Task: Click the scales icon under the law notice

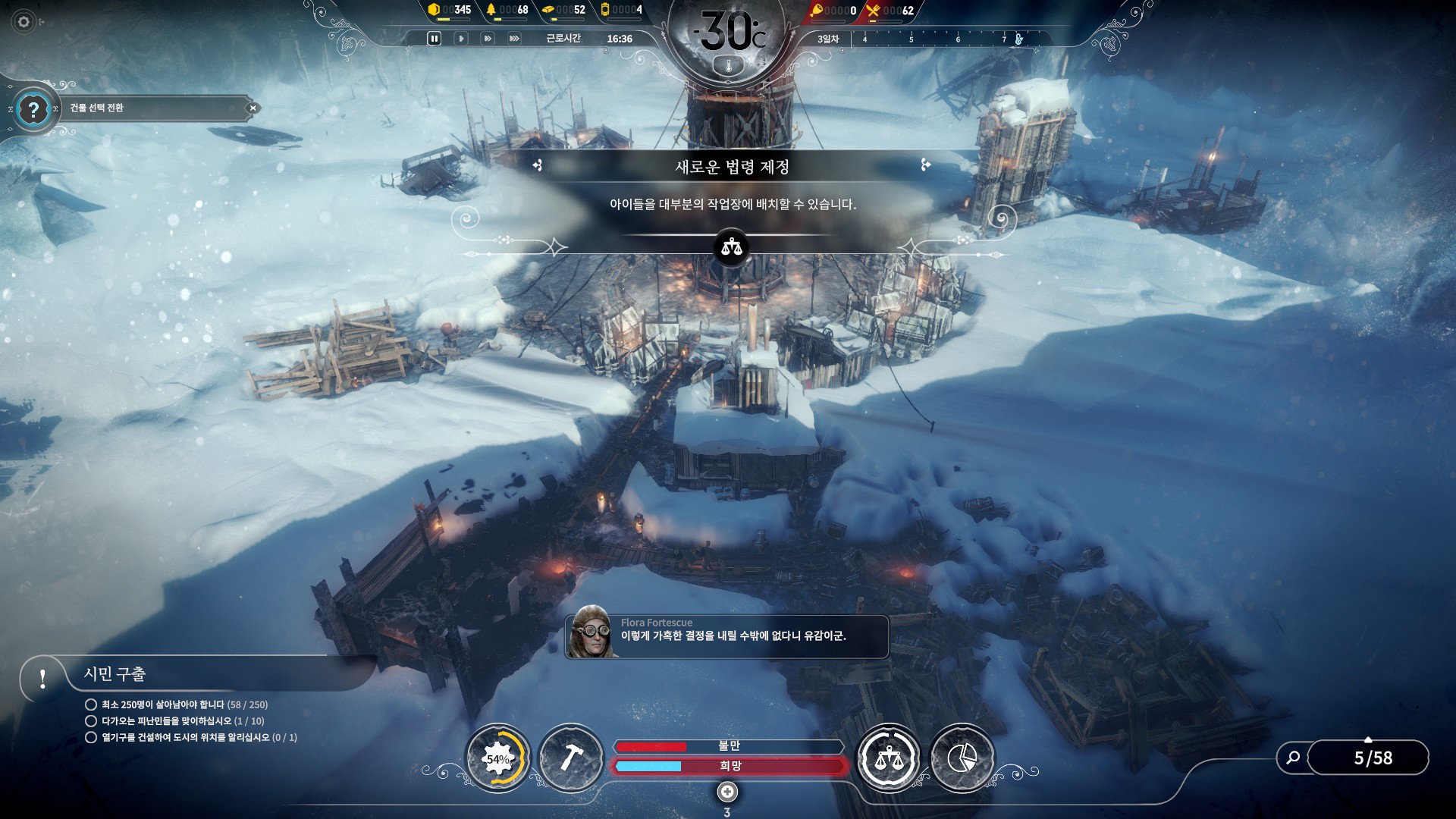Action: point(731,248)
